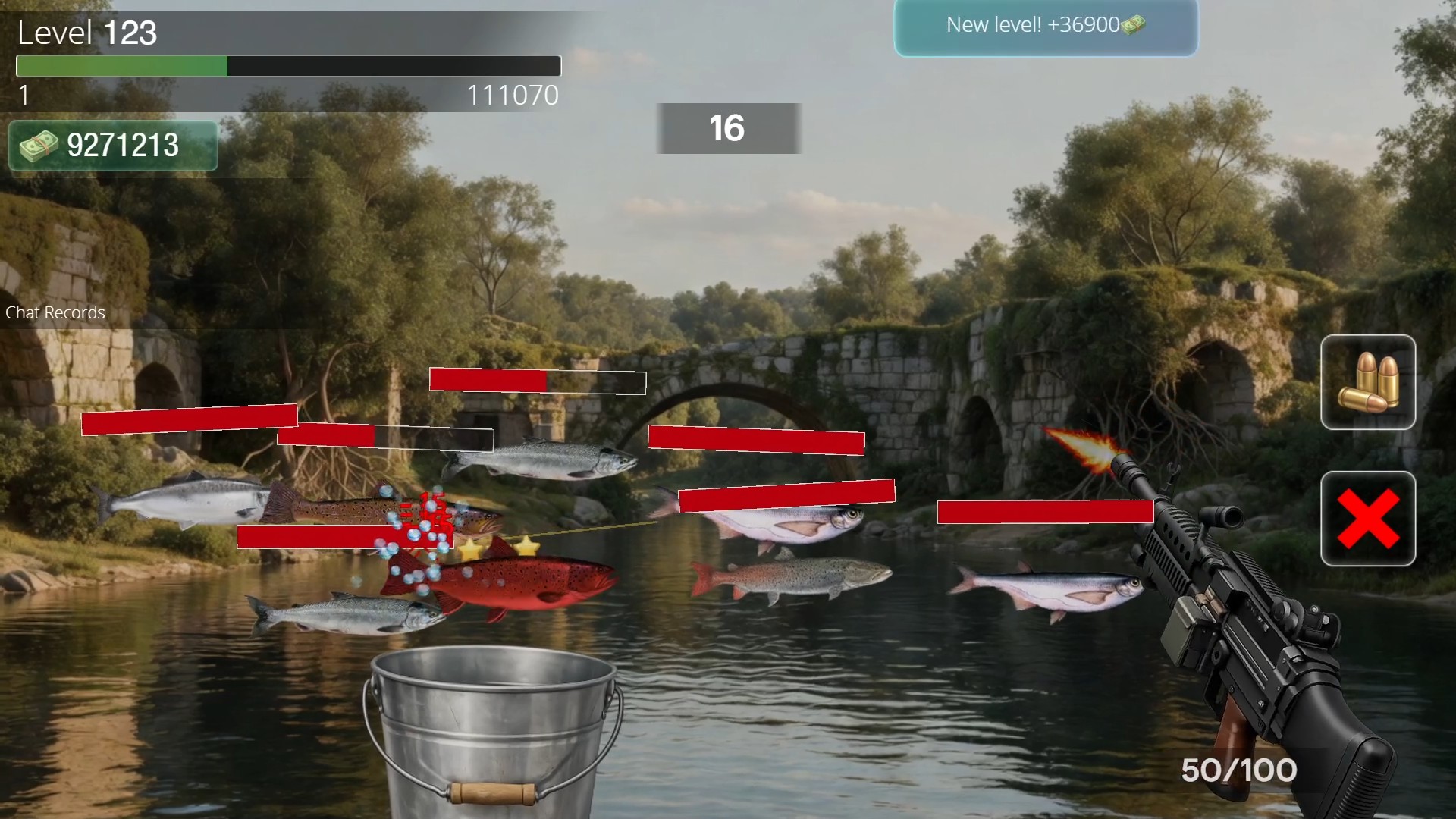The image size is (1456, 819).
Task: Click the level progress bar
Action: tap(287, 67)
